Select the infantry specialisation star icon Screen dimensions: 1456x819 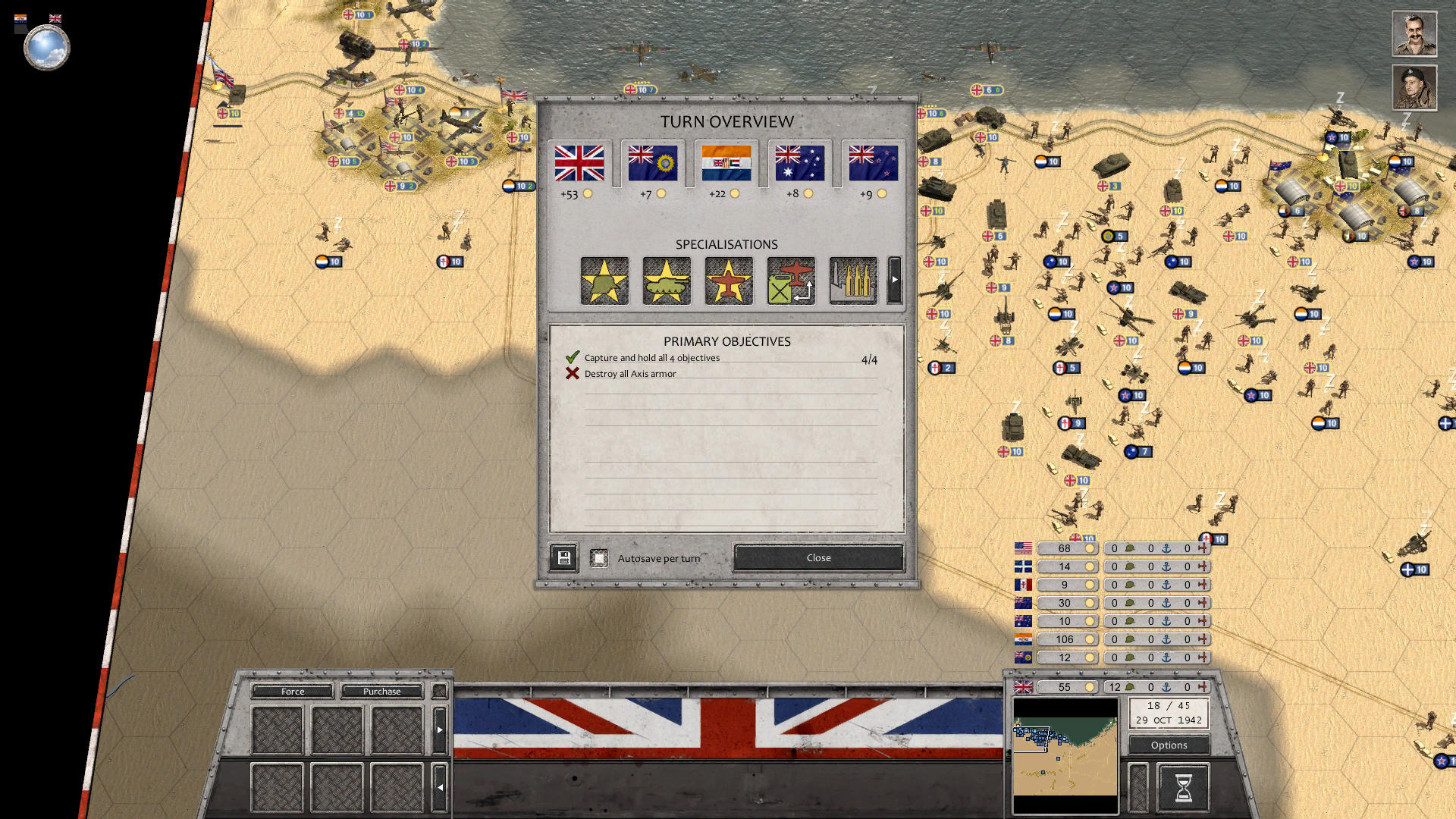(x=604, y=280)
